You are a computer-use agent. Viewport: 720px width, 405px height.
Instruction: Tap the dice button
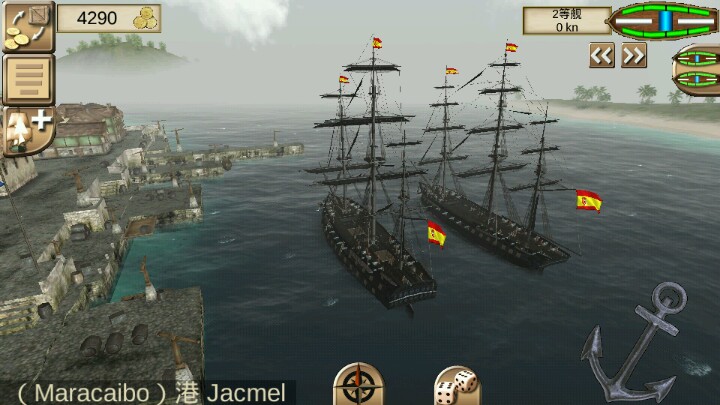[x=457, y=385]
